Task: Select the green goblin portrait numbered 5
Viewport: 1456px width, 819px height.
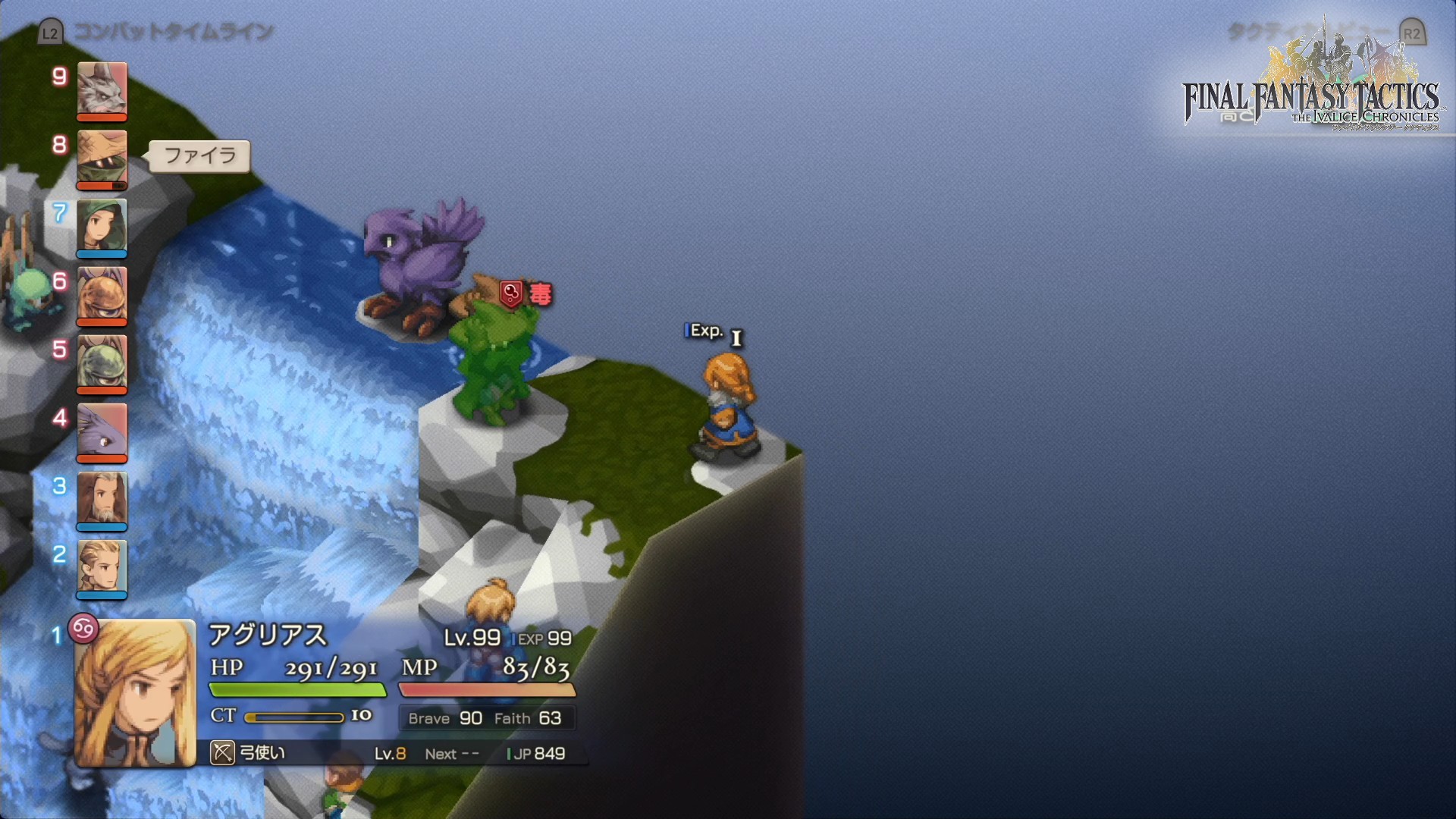Action: (x=102, y=362)
